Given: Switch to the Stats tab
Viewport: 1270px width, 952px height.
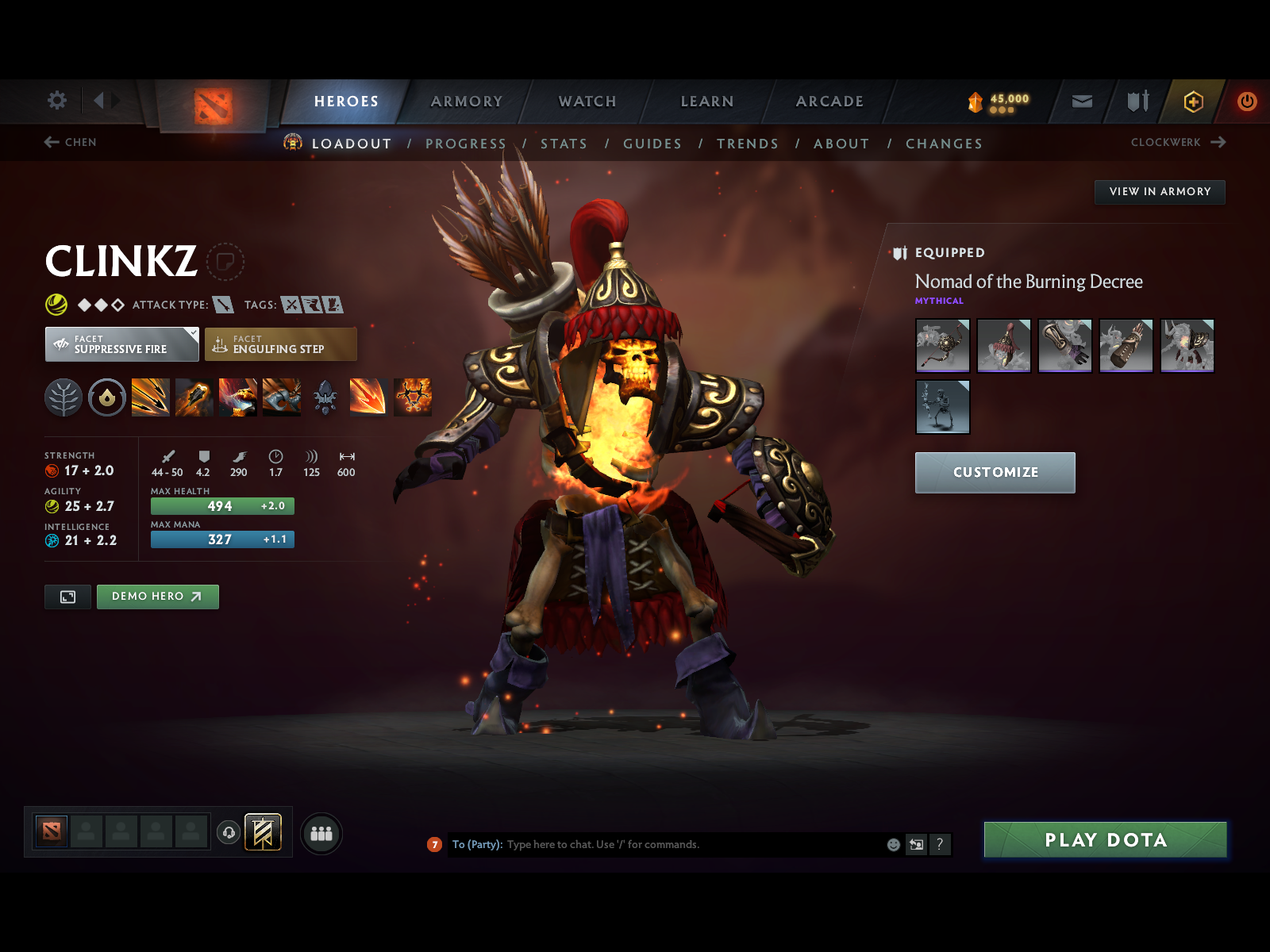Looking at the screenshot, I should click(564, 144).
